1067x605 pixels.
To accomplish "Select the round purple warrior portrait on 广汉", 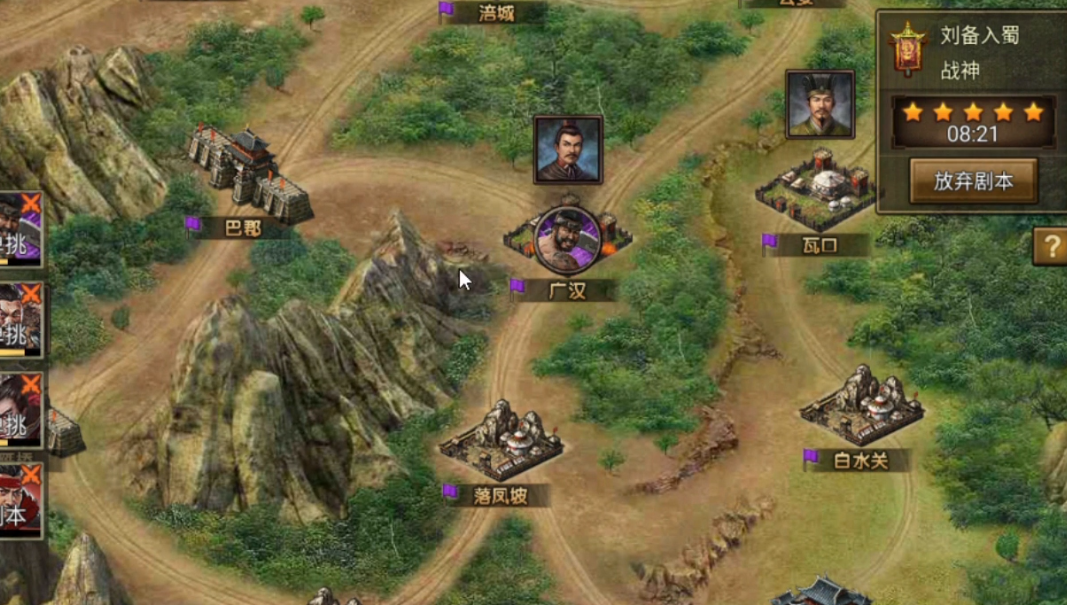I will point(567,240).
